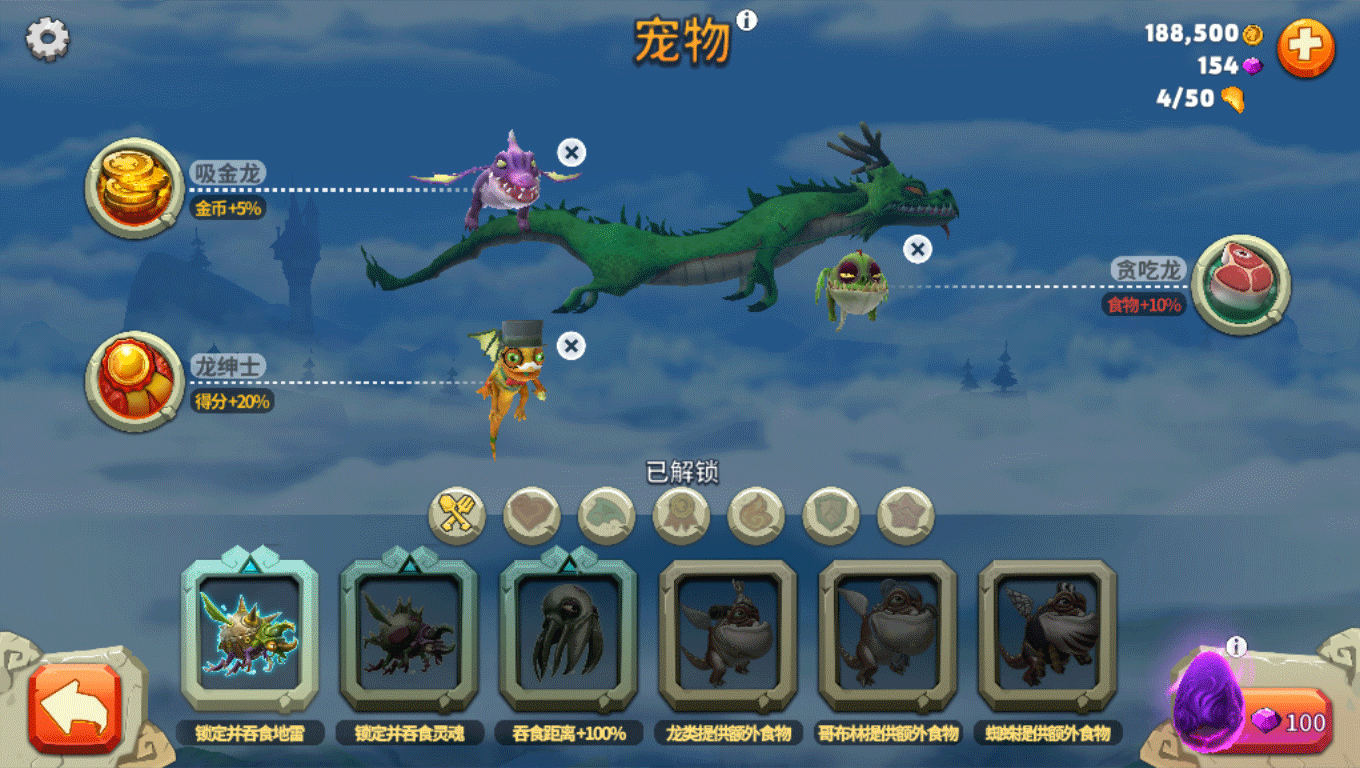Filter pets by shield category
This screenshot has width=1360, height=768.
831,516
